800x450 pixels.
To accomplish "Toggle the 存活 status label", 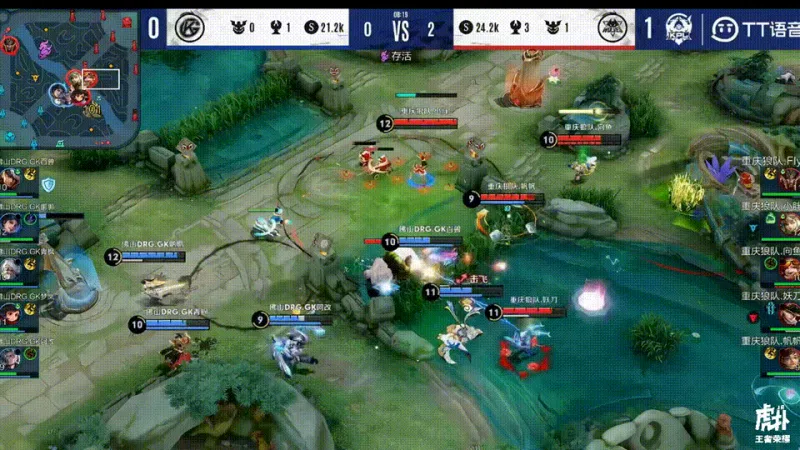I will 398,57.
